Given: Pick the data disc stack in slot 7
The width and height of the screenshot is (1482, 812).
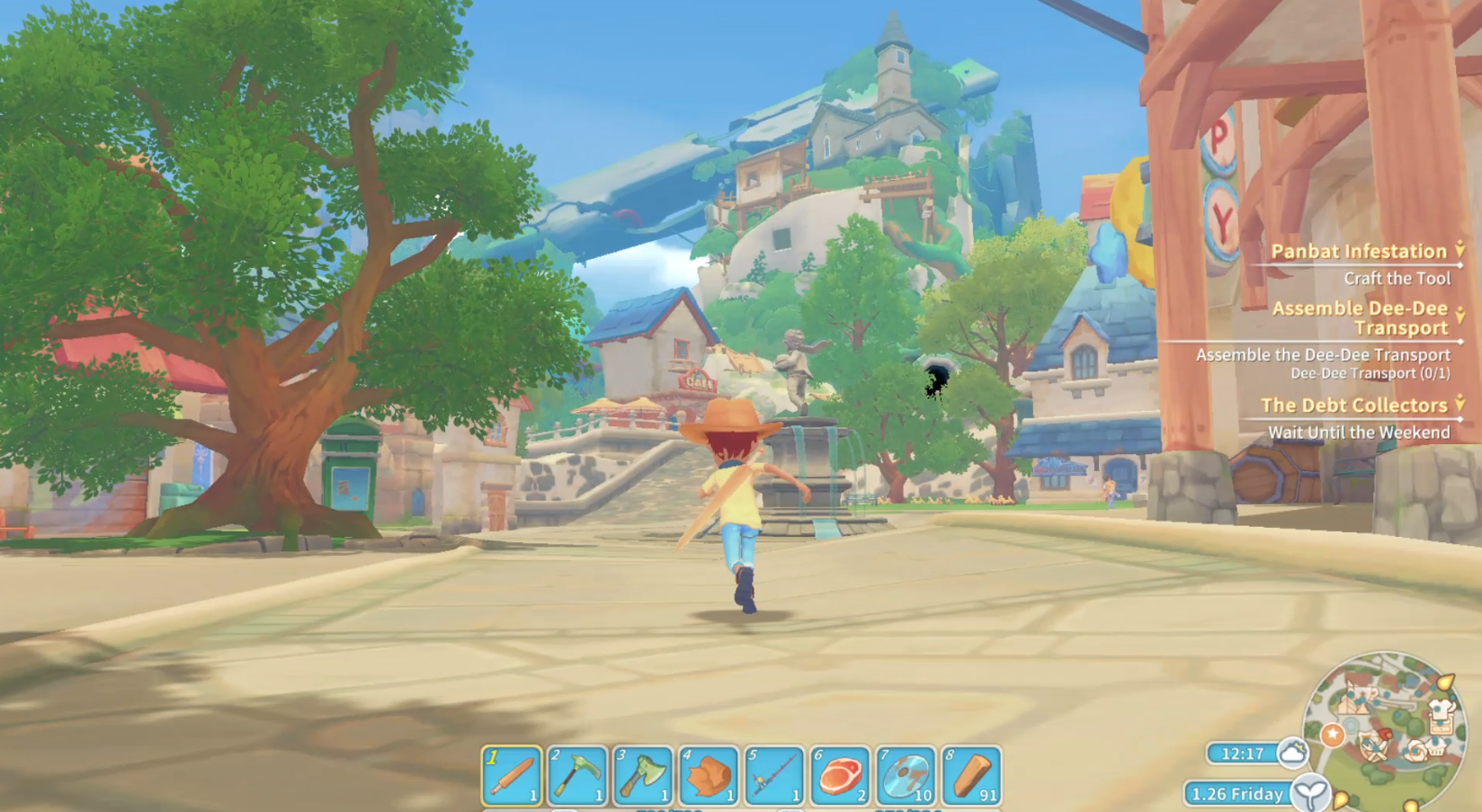Looking at the screenshot, I should pos(906,774).
